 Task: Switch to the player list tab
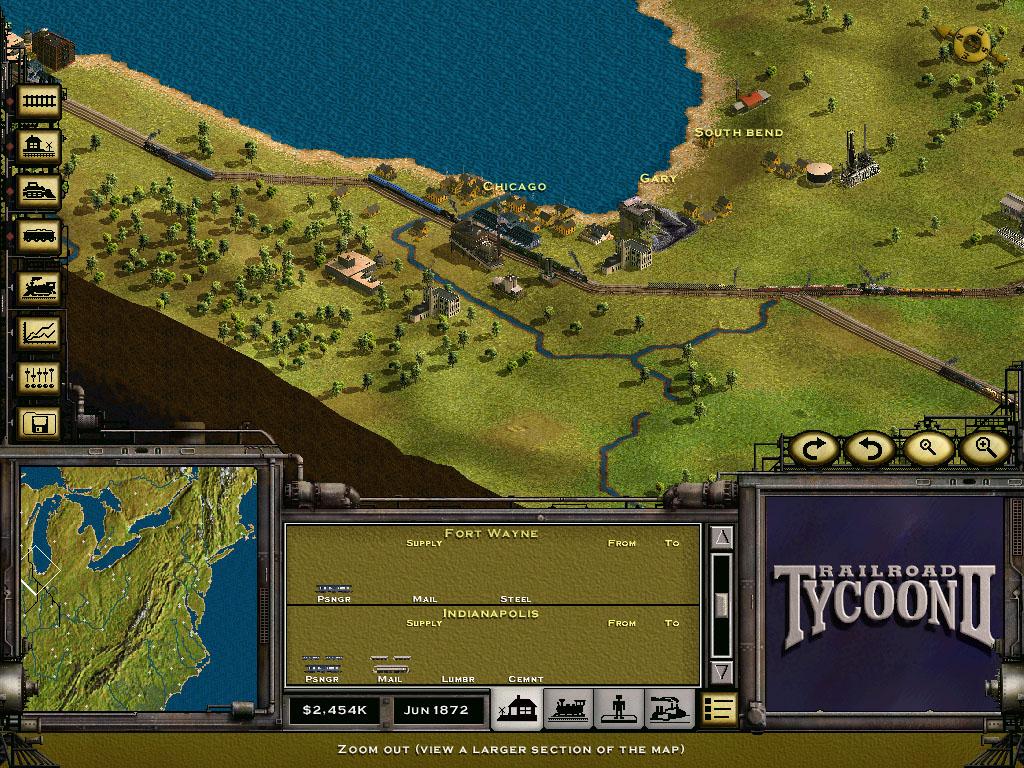pyautogui.click(x=619, y=710)
